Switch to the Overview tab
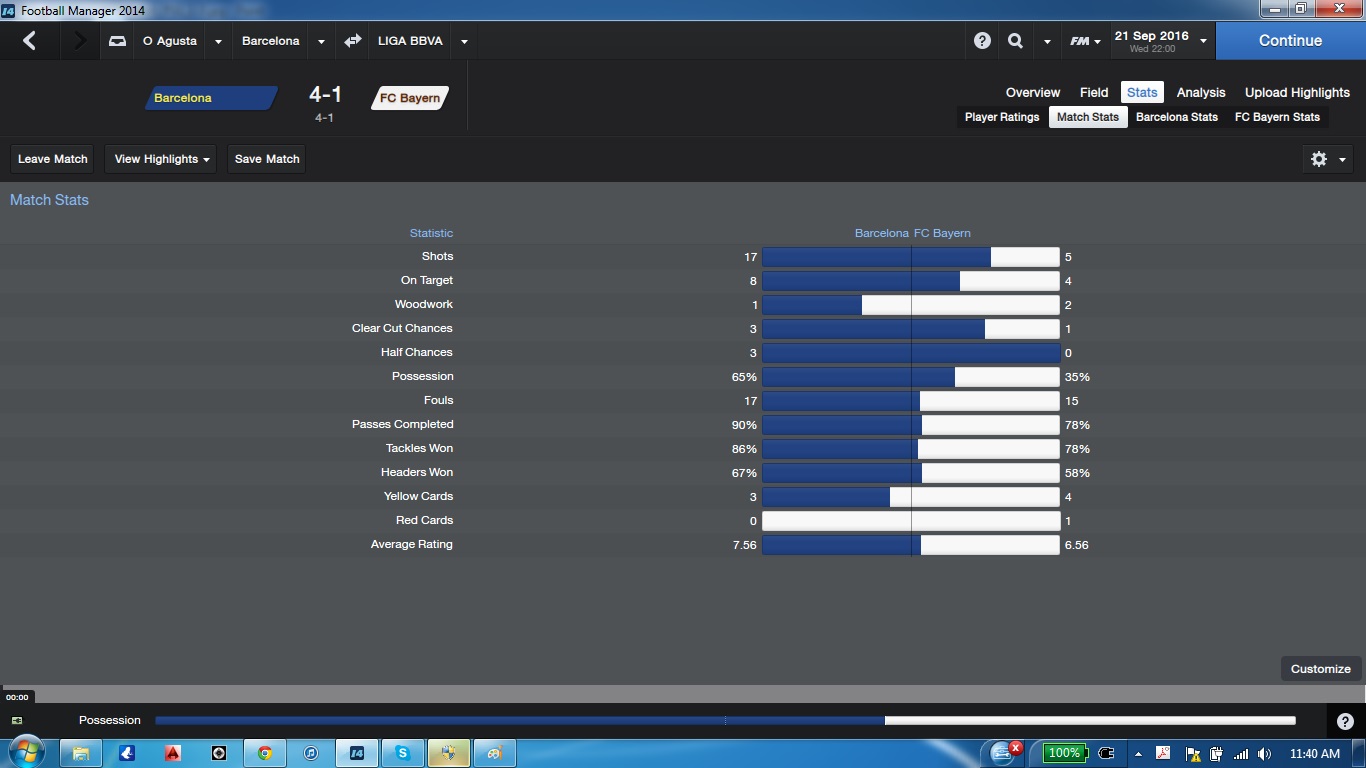The image size is (1366, 768). coord(1033,92)
